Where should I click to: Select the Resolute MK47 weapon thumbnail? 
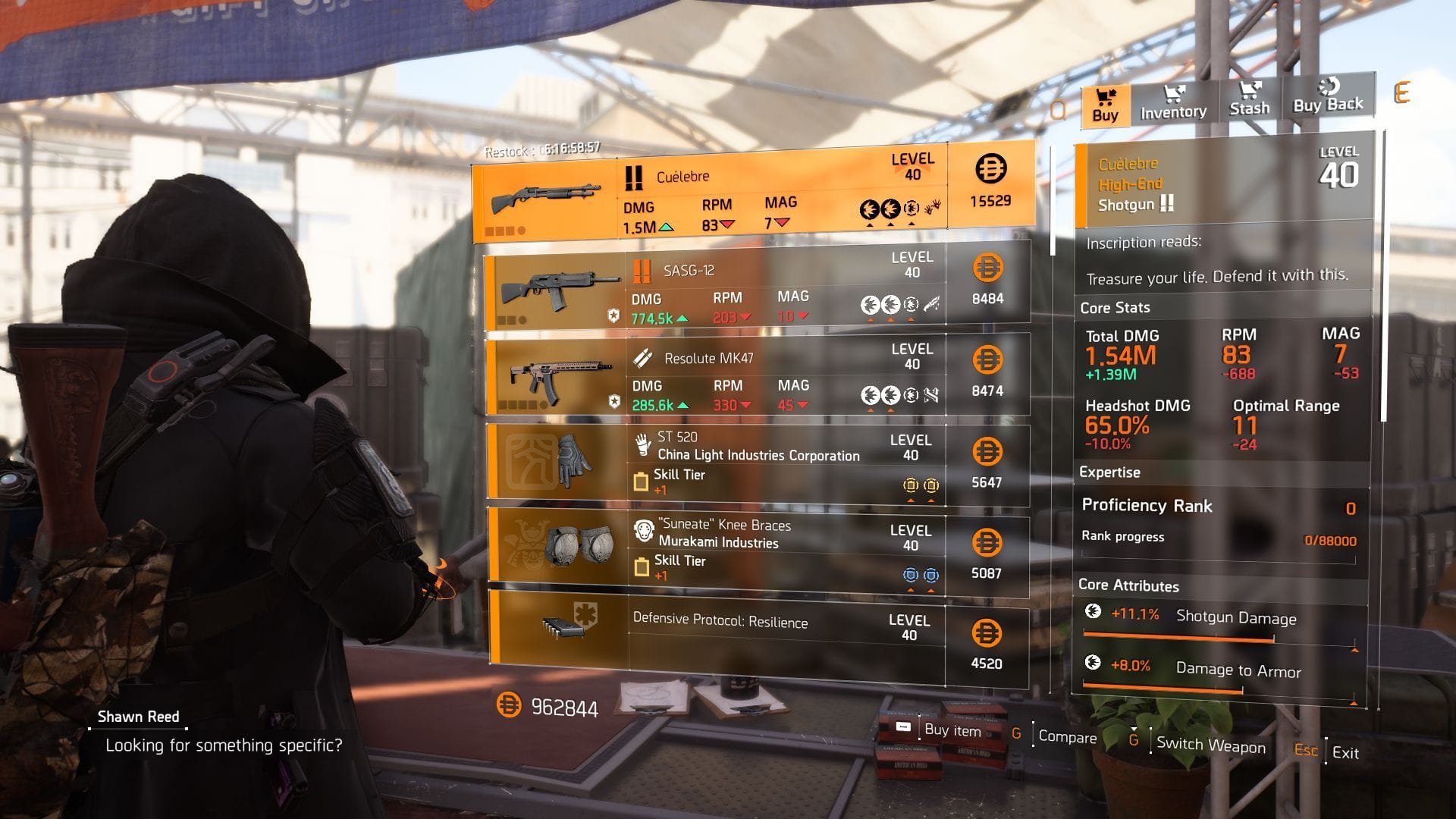(561, 375)
